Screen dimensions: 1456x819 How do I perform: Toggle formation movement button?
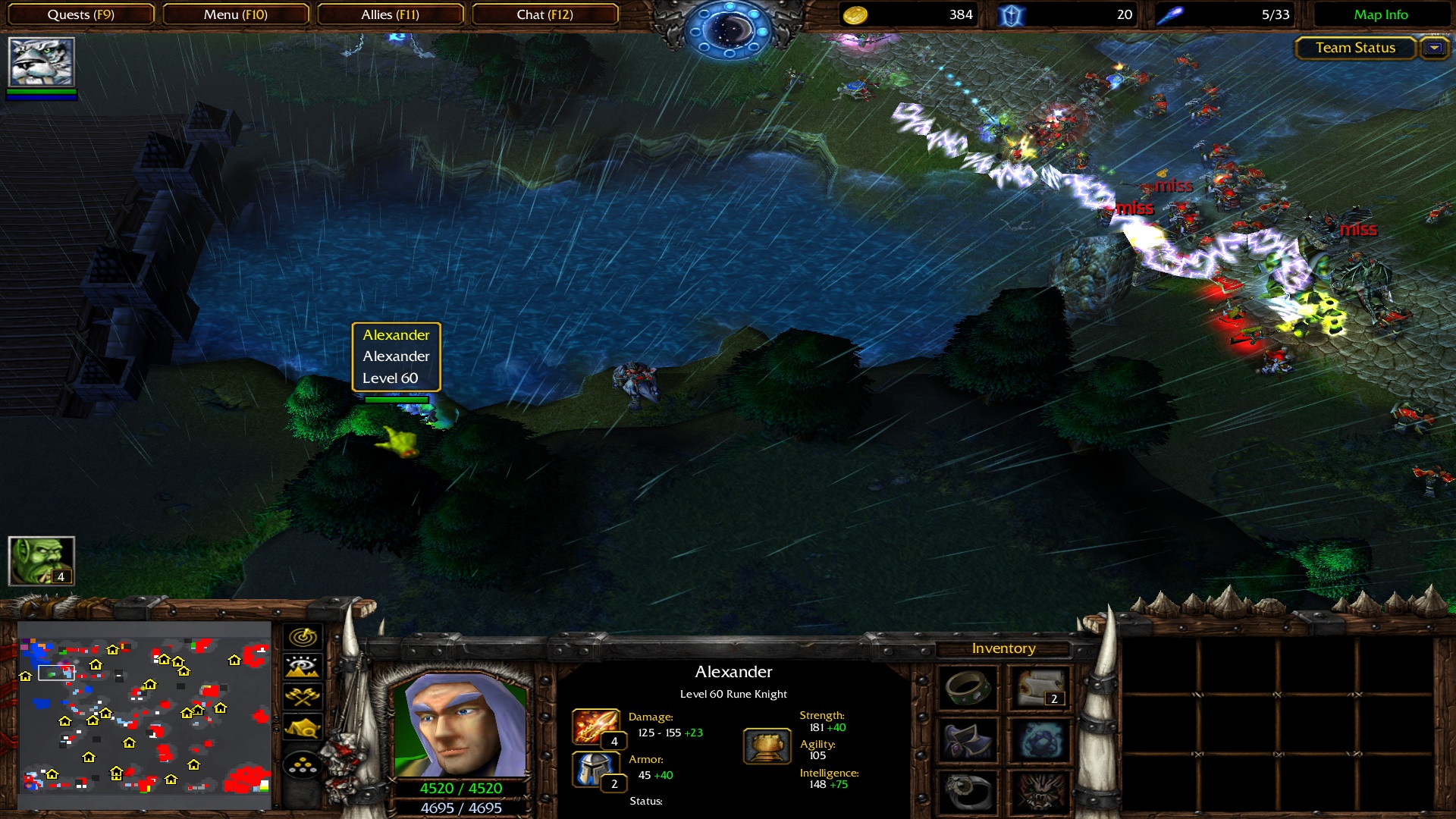click(303, 765)
